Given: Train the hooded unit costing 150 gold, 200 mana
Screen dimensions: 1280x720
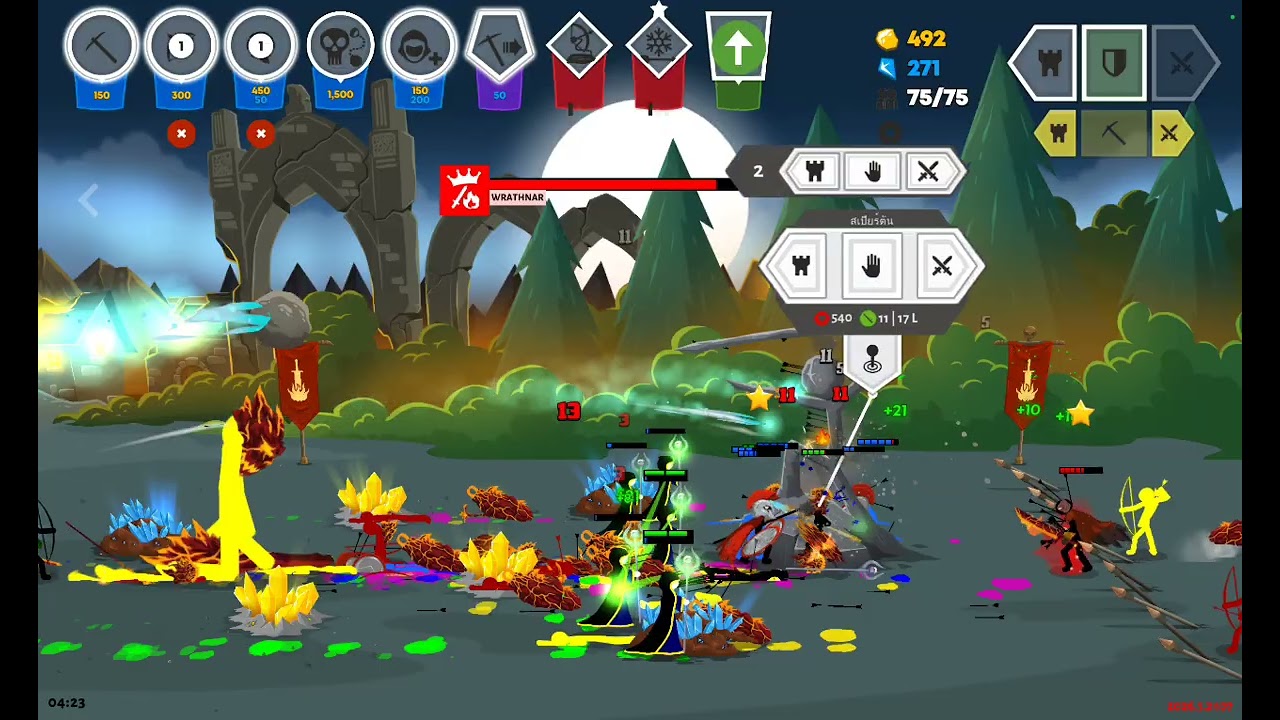Looking at the screenshot, I should [x=420, y=48].
